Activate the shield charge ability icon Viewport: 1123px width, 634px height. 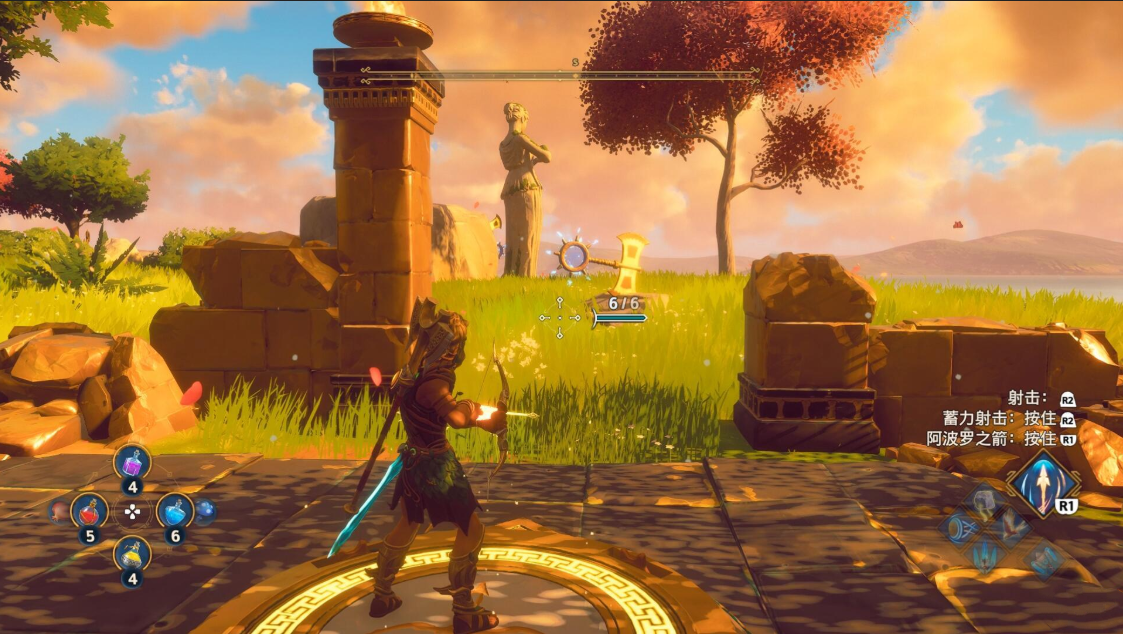958,527
